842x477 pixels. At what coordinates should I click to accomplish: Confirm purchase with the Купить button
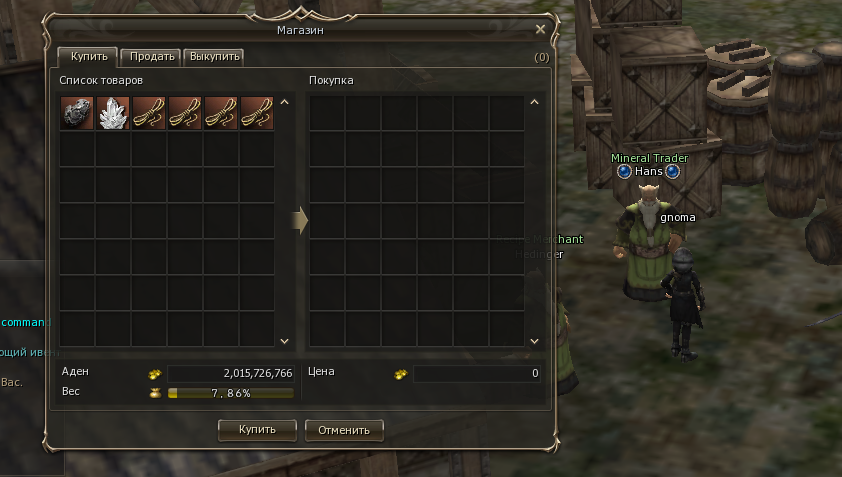click(257, 430)
